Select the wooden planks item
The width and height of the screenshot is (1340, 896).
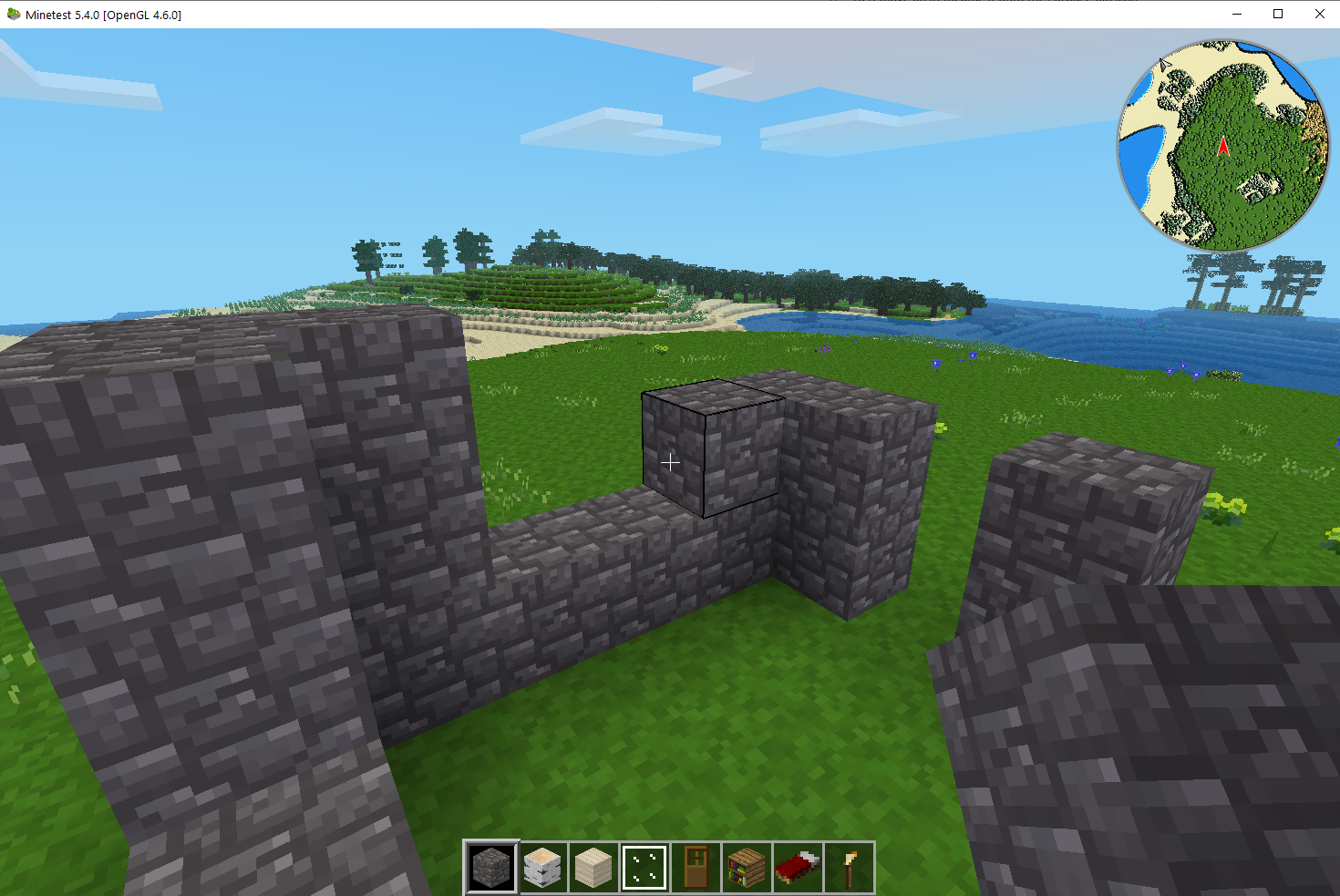[x=593, y=867]
